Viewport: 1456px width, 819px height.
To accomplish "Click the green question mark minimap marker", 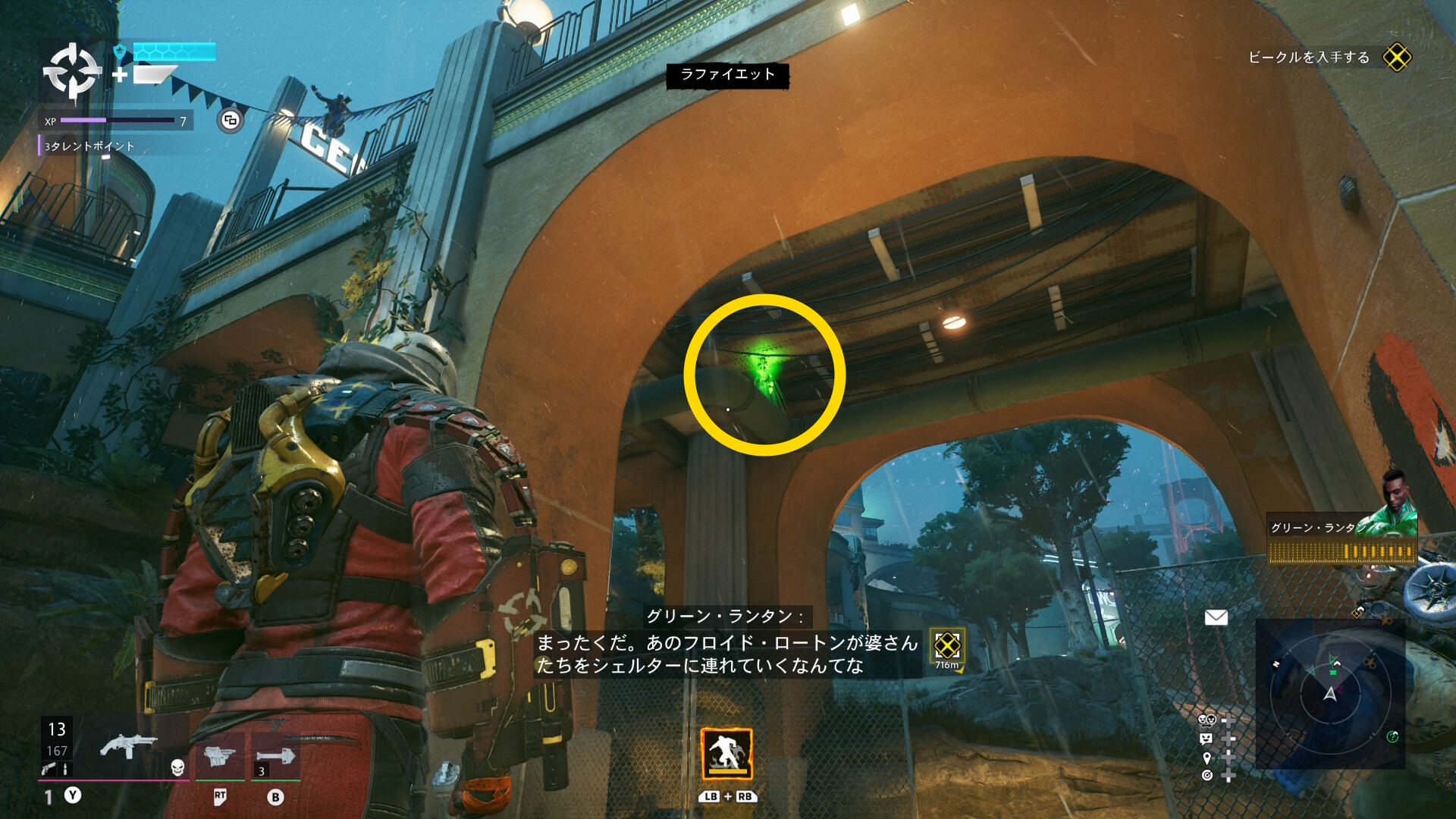I will pyautogui.click(x=1392, y=736).
